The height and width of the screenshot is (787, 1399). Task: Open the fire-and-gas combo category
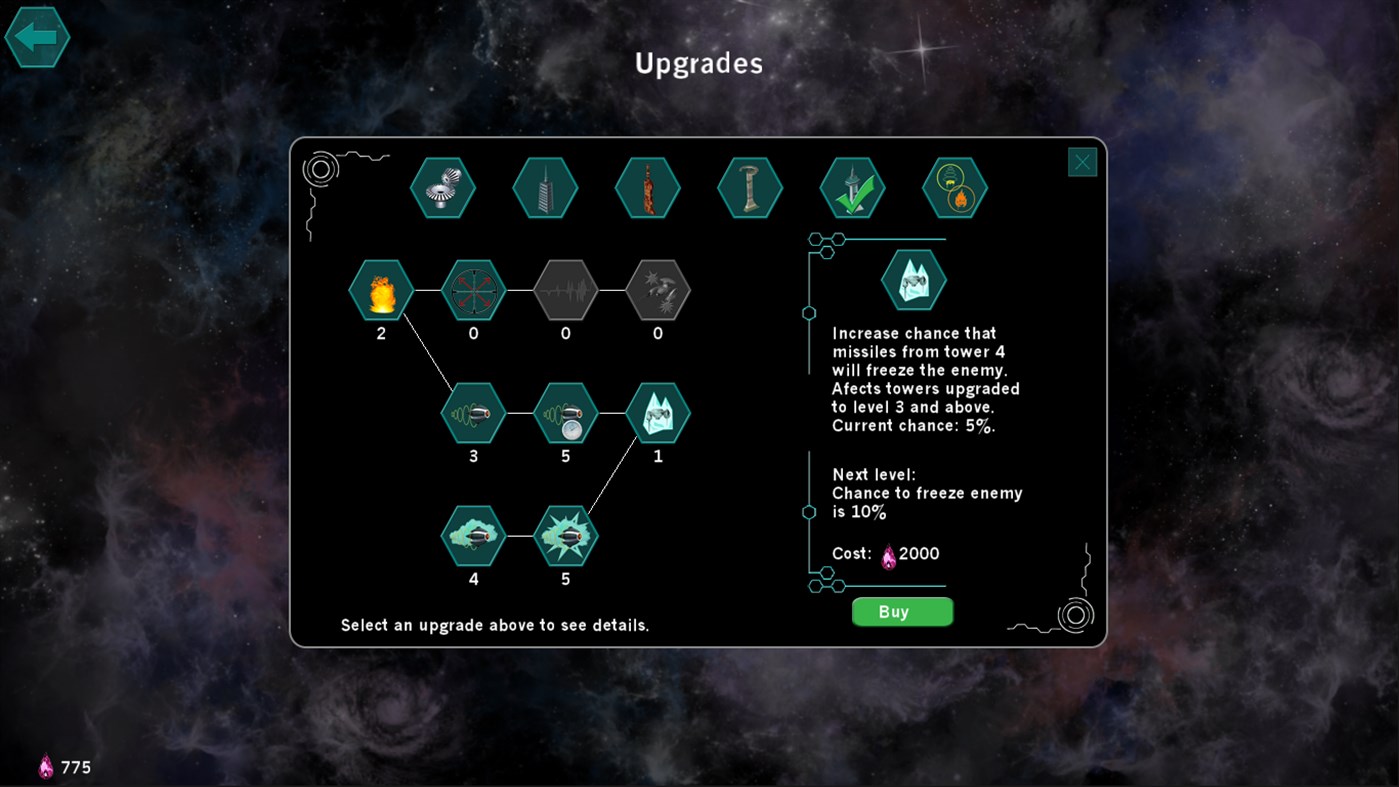(x=954, y=187)
